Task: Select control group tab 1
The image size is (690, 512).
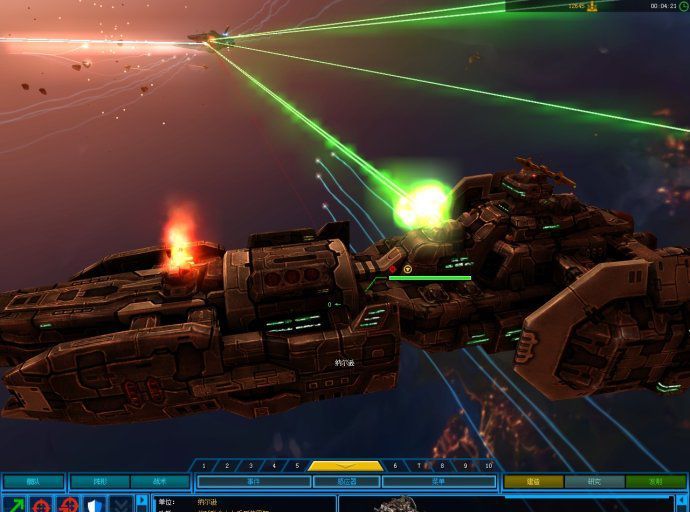Action: tap(204, 466)
